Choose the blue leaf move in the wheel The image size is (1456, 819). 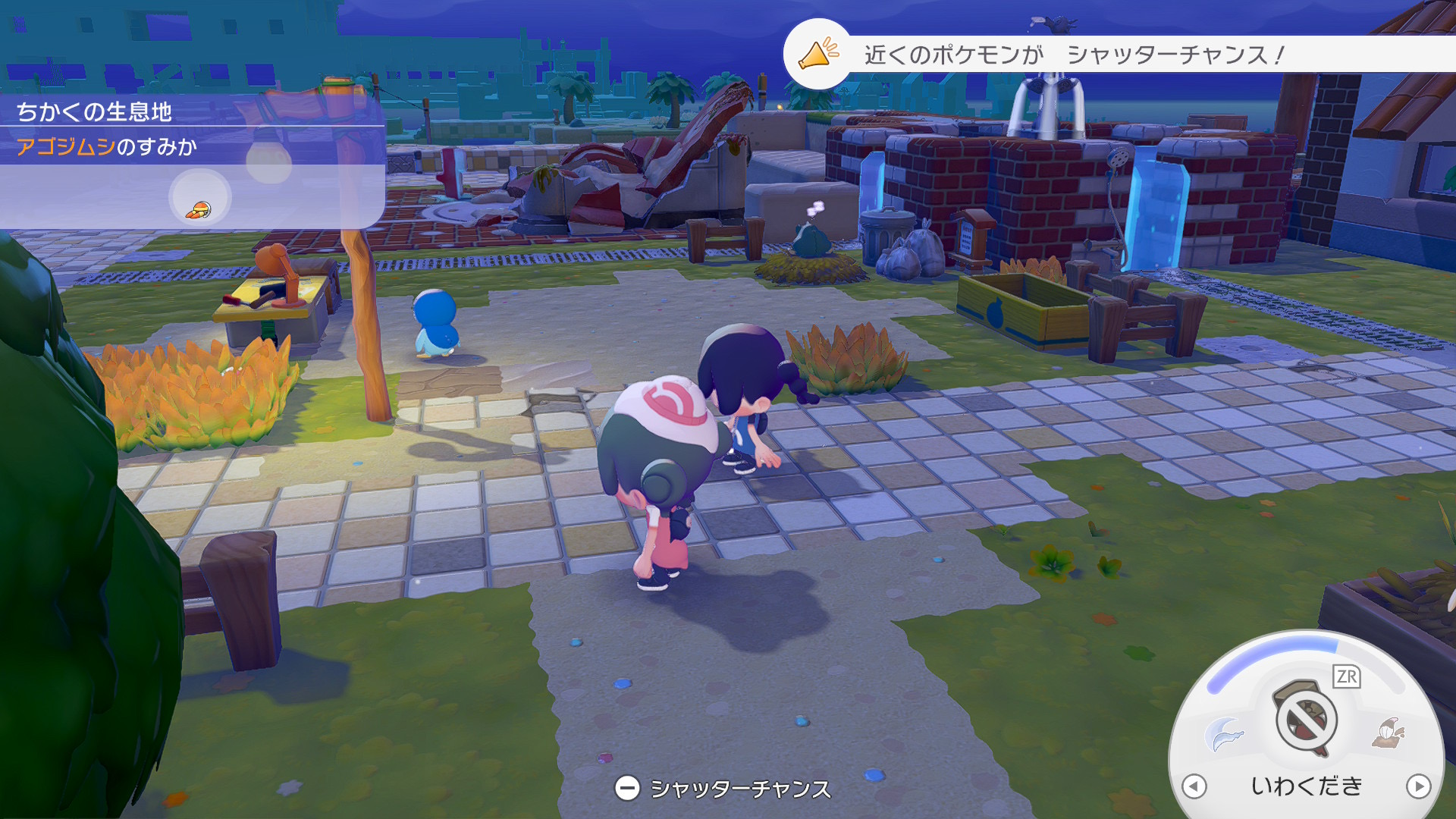pos(1223,733)
